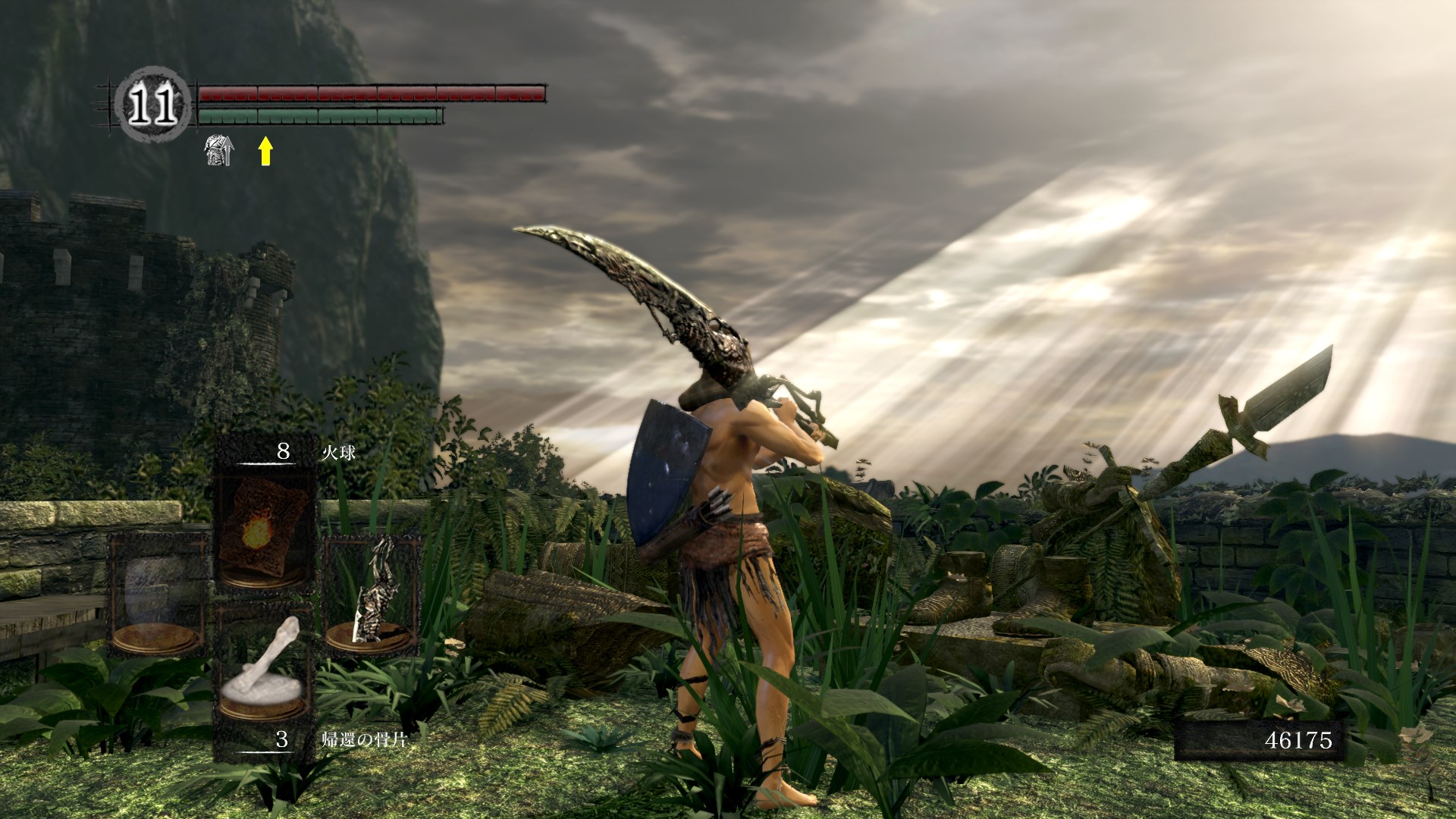Click the armor buff status icon

pos(219,151)
